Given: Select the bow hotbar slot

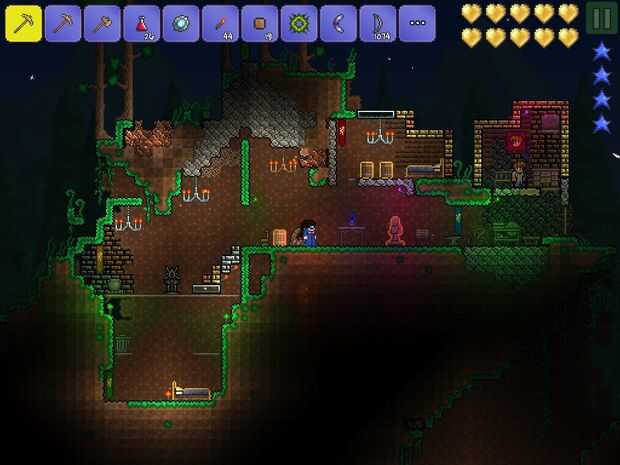Looking at the screenshot, I should coord(377,23).
